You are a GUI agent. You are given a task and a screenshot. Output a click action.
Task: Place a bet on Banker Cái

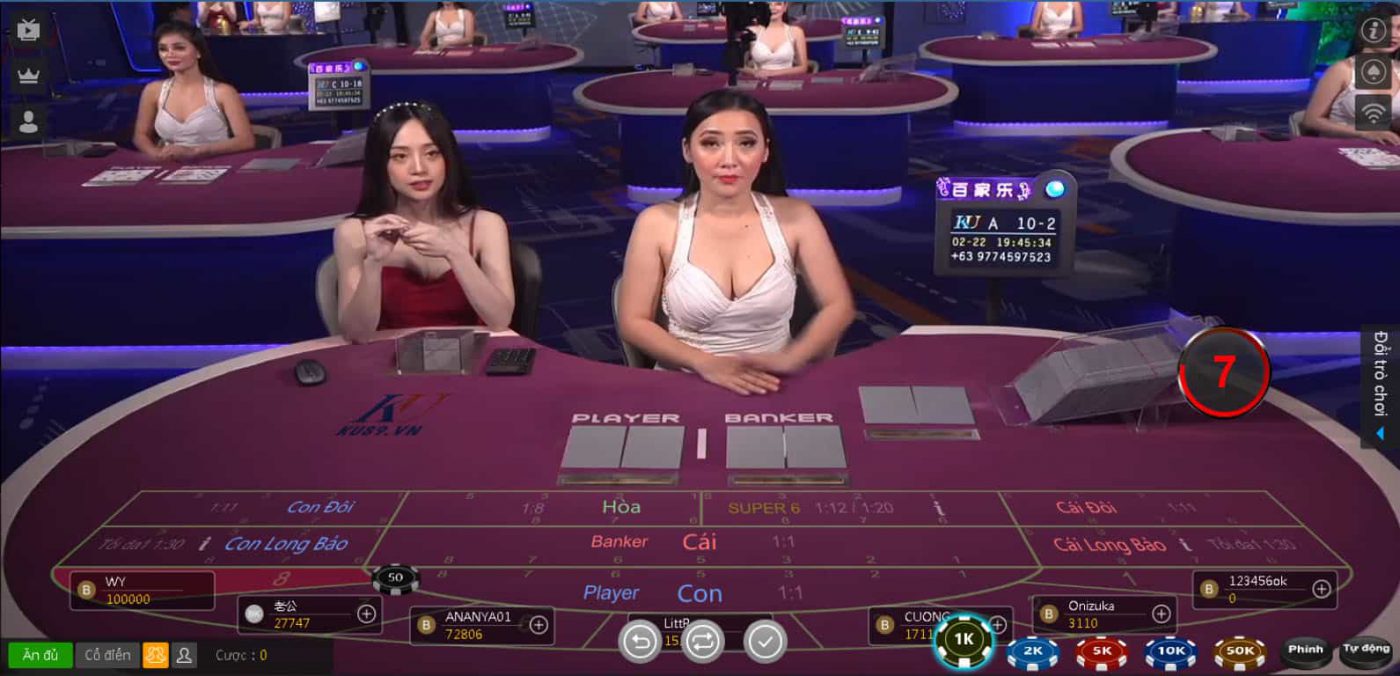click(698, 542)
